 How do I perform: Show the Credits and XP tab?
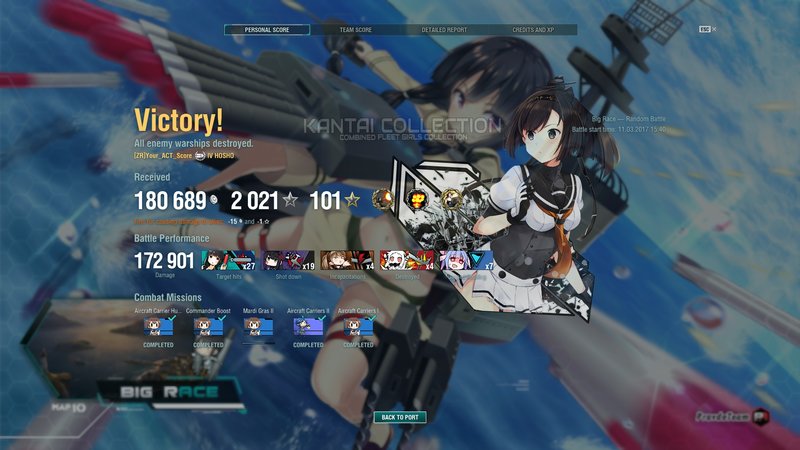532,30
